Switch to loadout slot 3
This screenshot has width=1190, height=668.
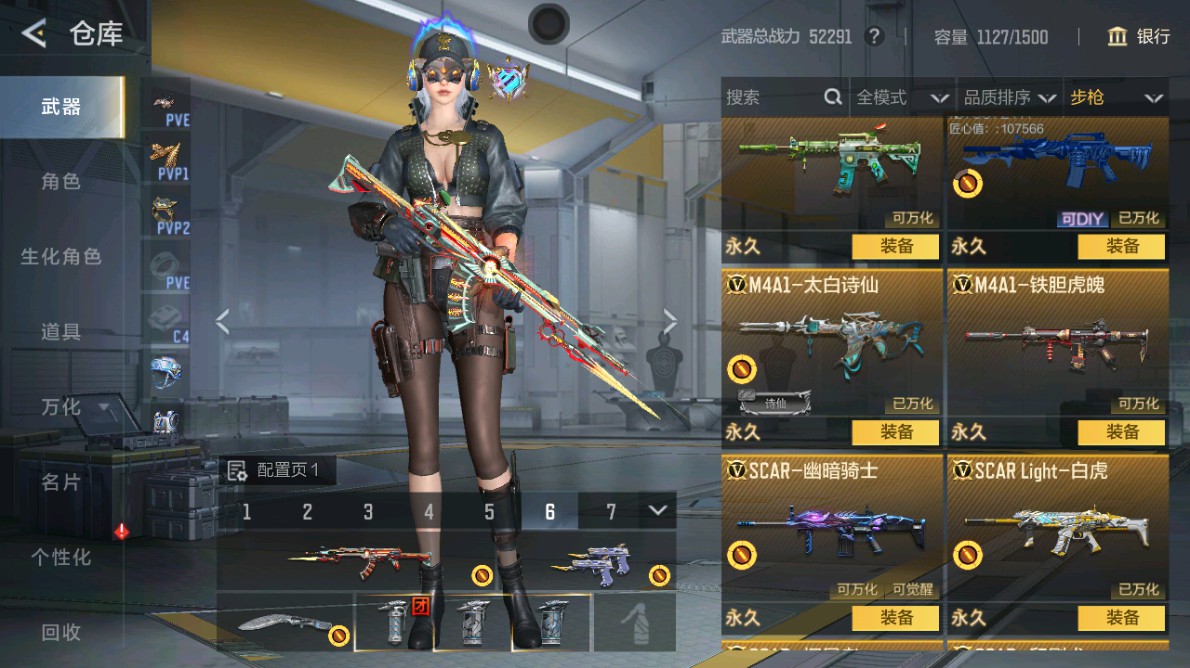point(368,512)
